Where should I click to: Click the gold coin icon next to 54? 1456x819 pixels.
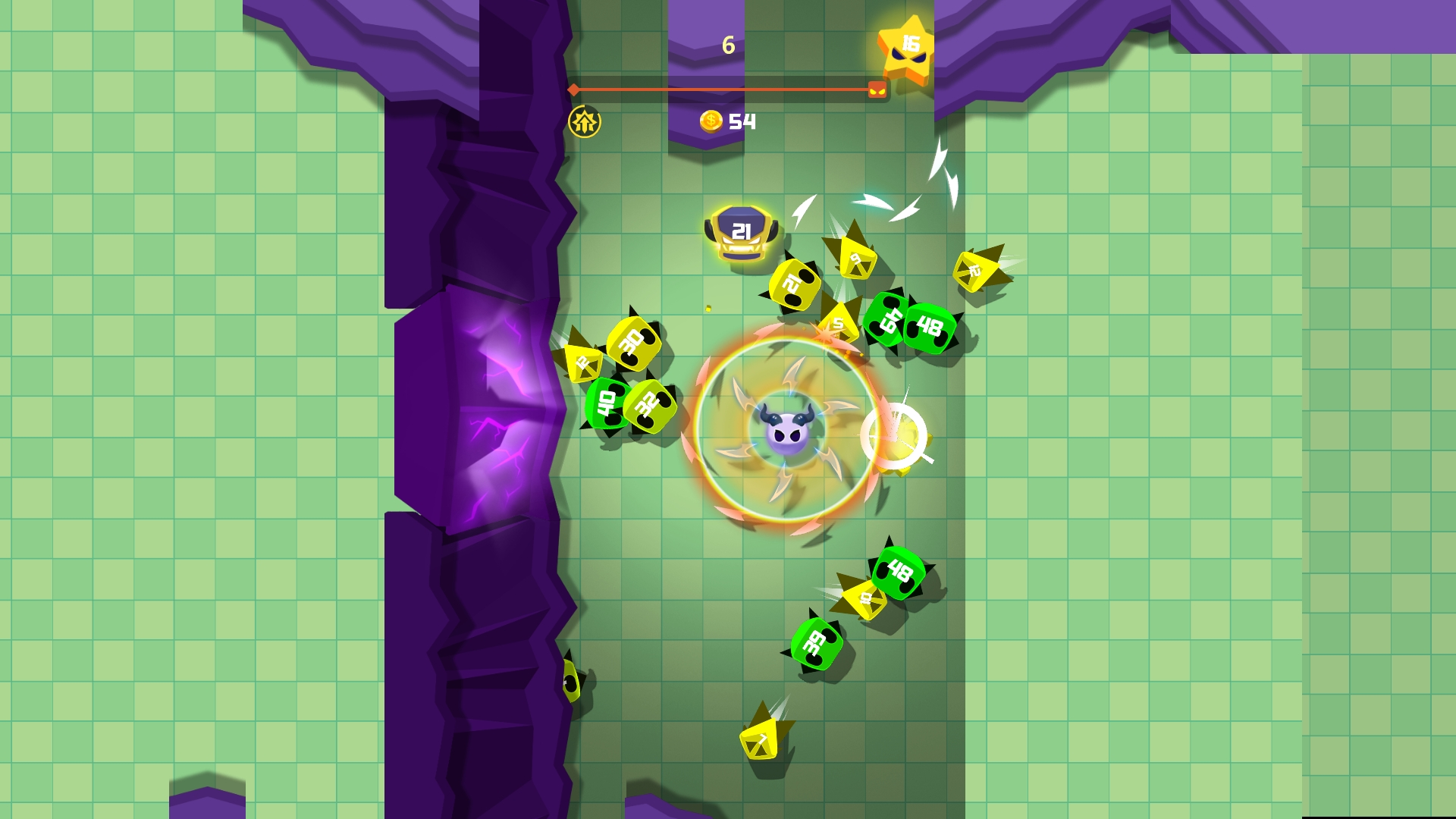(711, 120)
